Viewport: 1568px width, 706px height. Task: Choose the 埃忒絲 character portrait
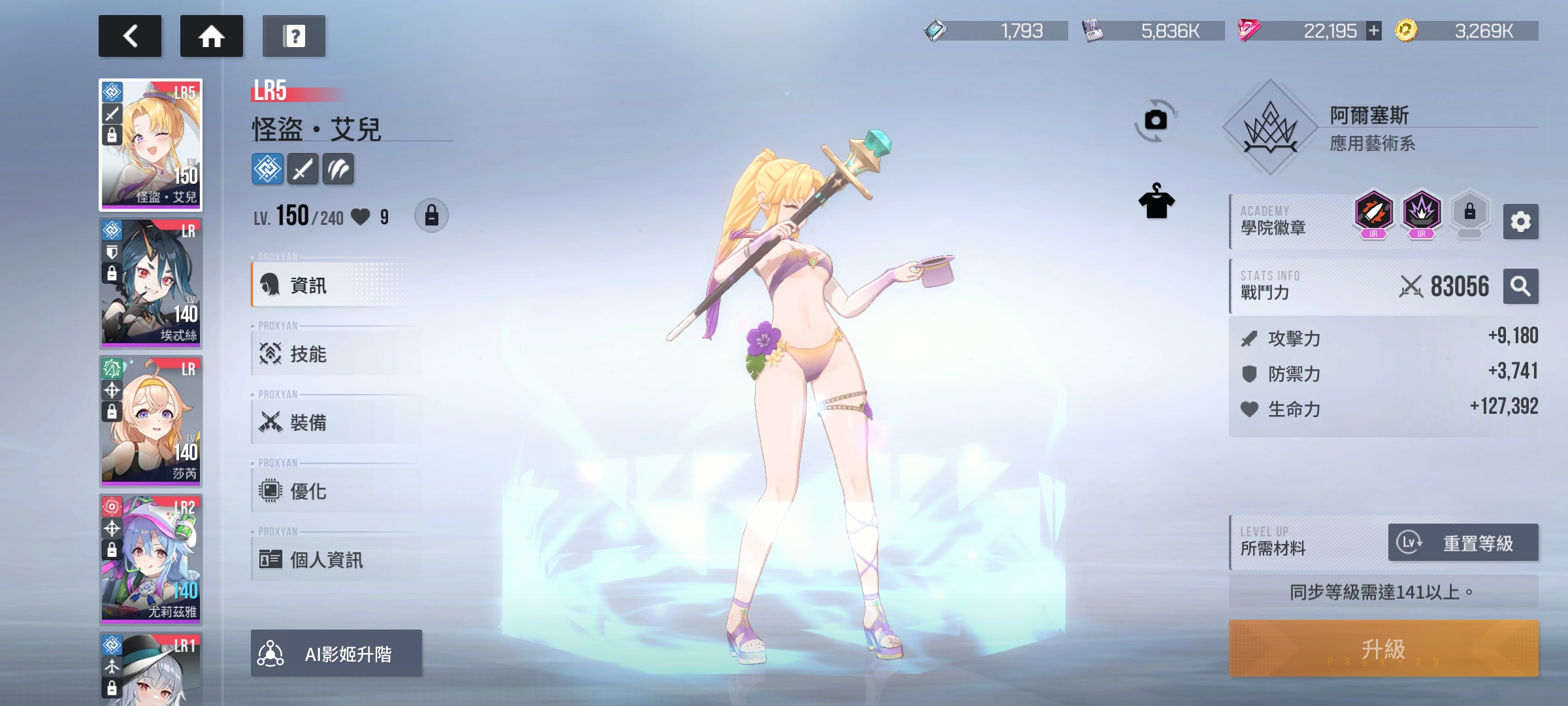click(x=151, y=283)
